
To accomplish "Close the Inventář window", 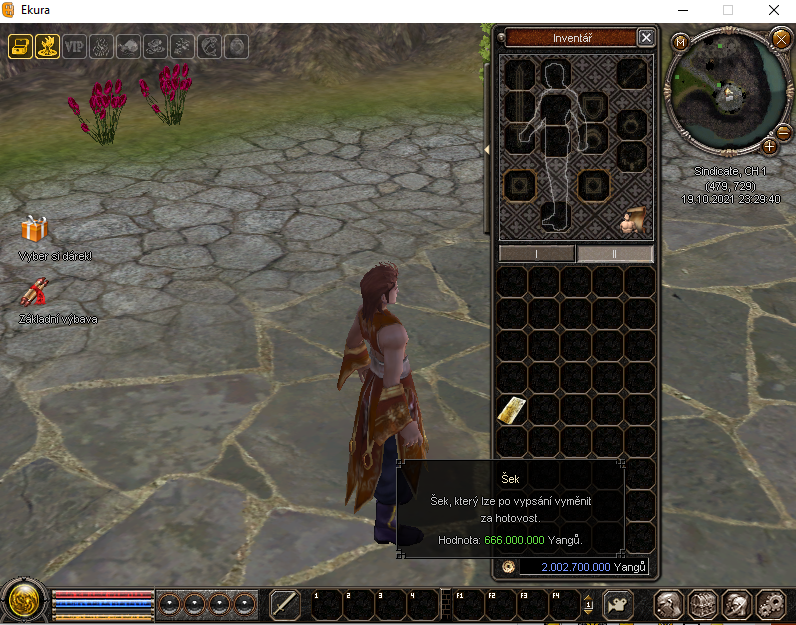I will click(646, 38).
